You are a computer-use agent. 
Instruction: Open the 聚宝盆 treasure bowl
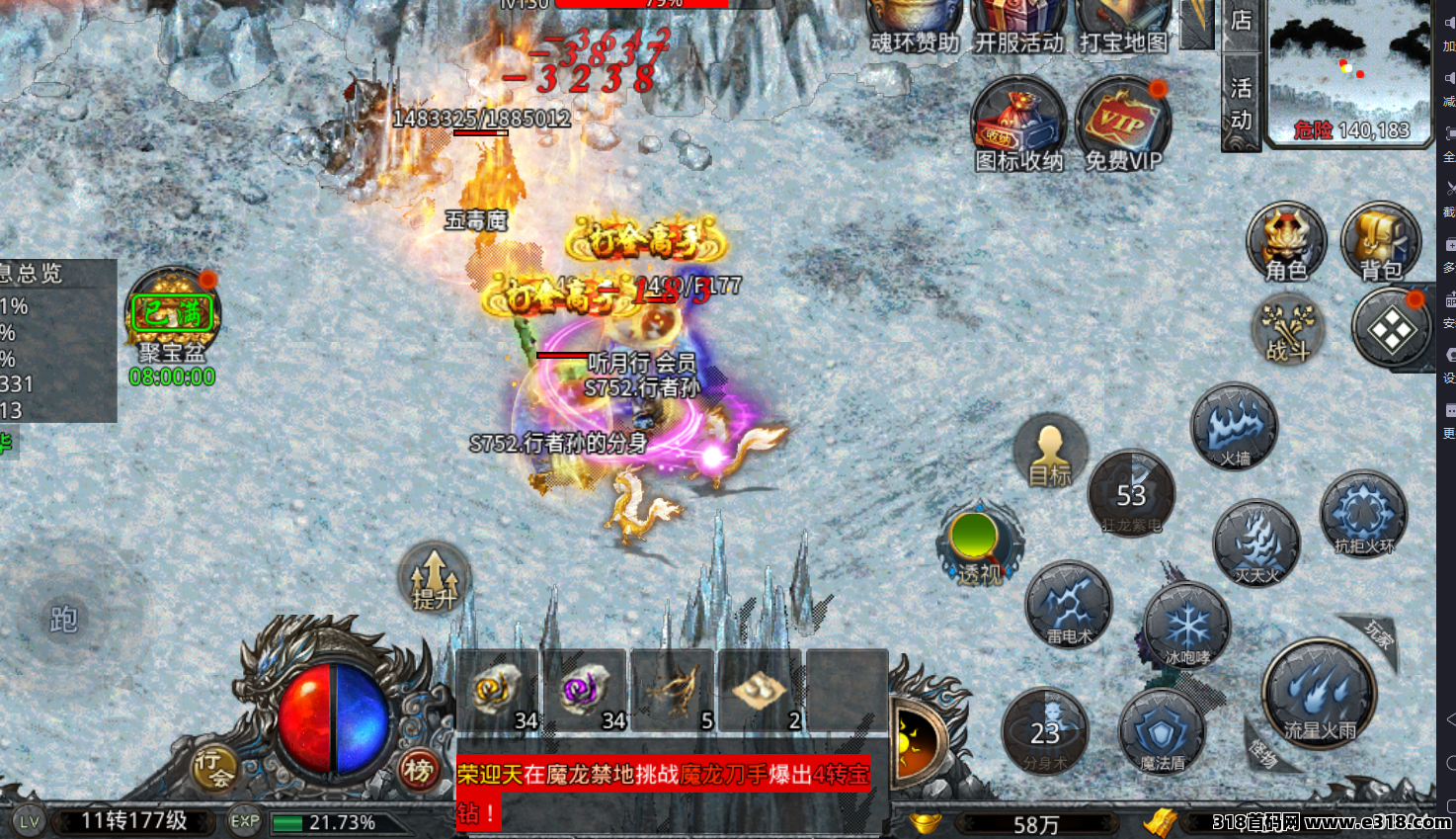(x=173, y=318)
